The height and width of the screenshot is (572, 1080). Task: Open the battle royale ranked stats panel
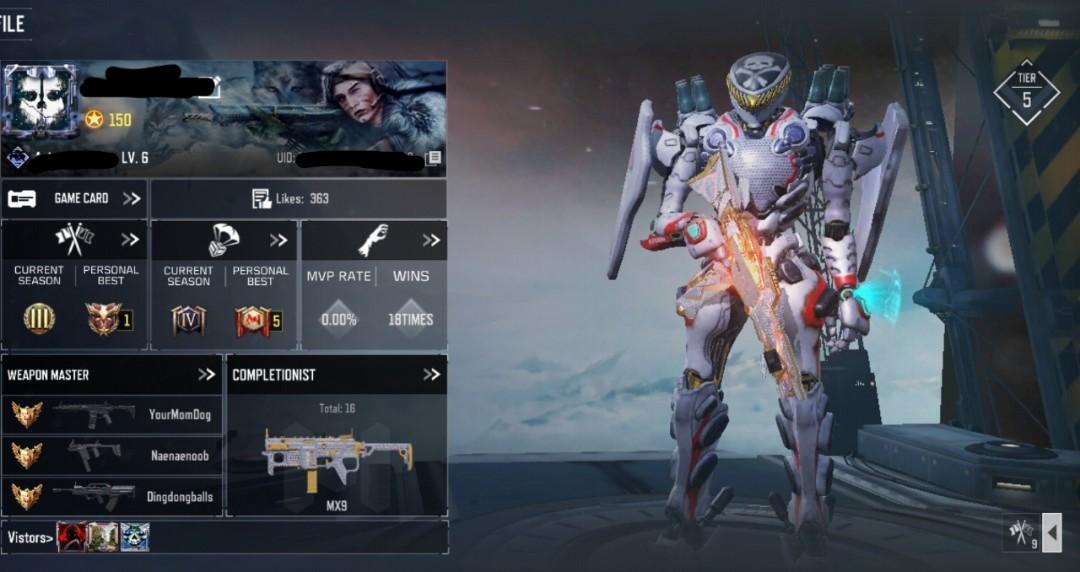click(x=224, y=285)
